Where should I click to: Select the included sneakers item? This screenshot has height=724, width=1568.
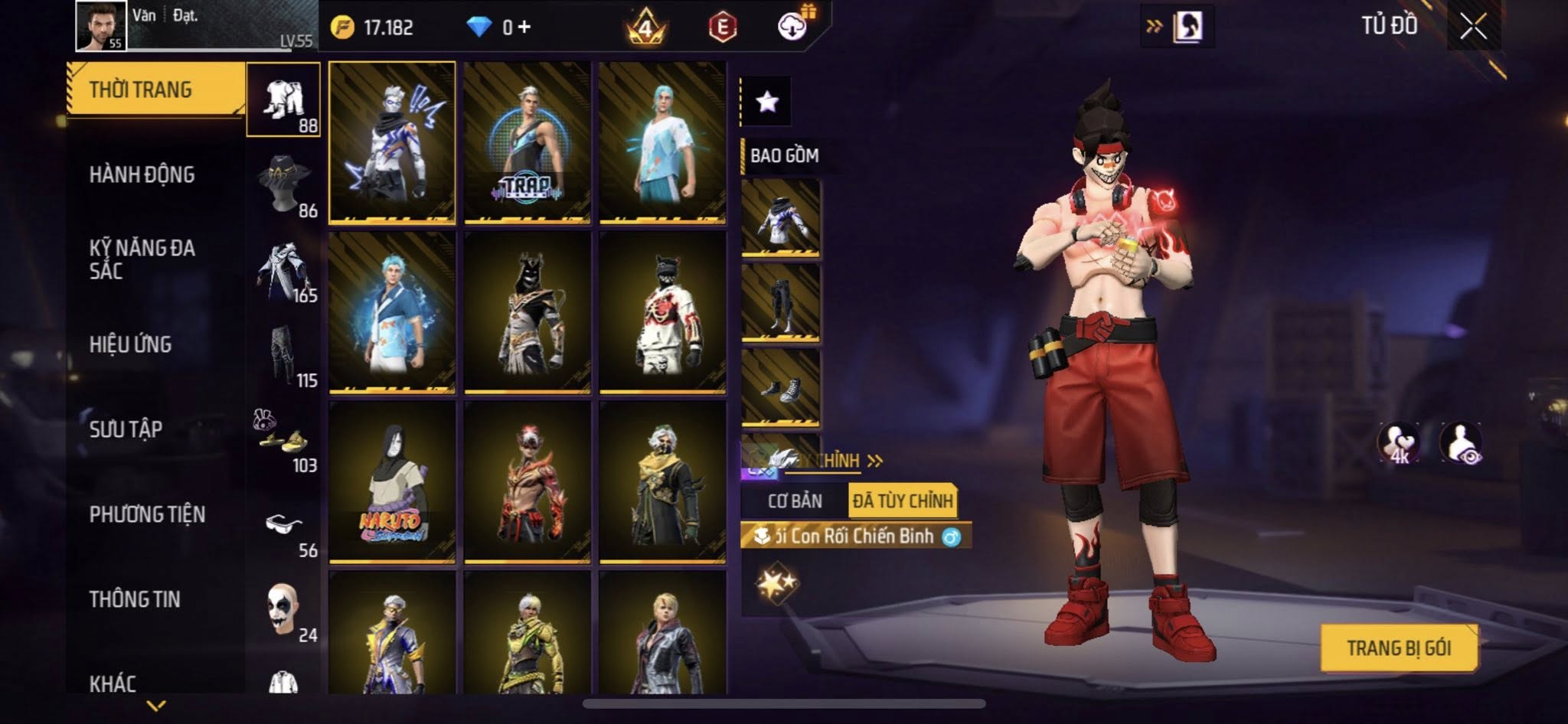point(780,387)
